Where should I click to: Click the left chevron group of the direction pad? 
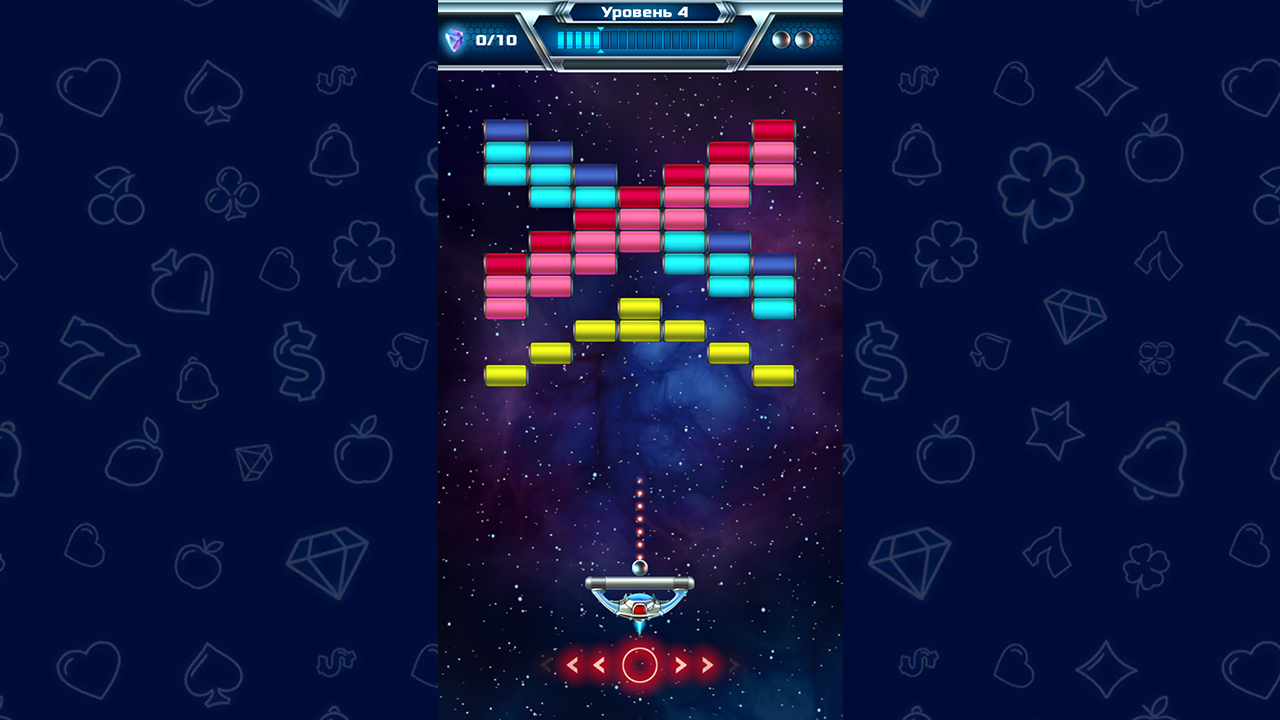tap(585, 665)
